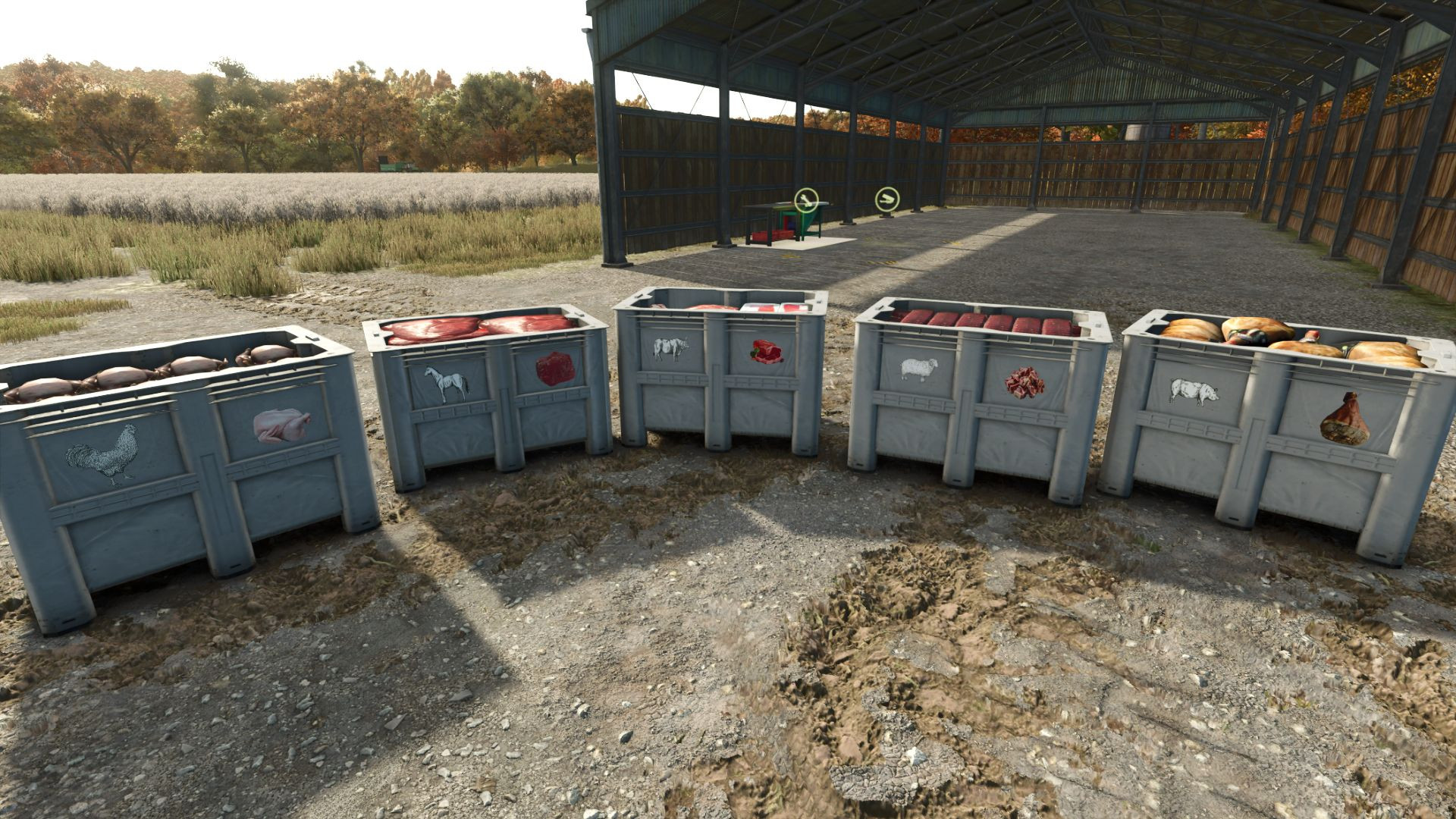Screen dimensions: 1456x819
Task: Click the wrench workshop marker icon
Action: click(x=805, y=200)
